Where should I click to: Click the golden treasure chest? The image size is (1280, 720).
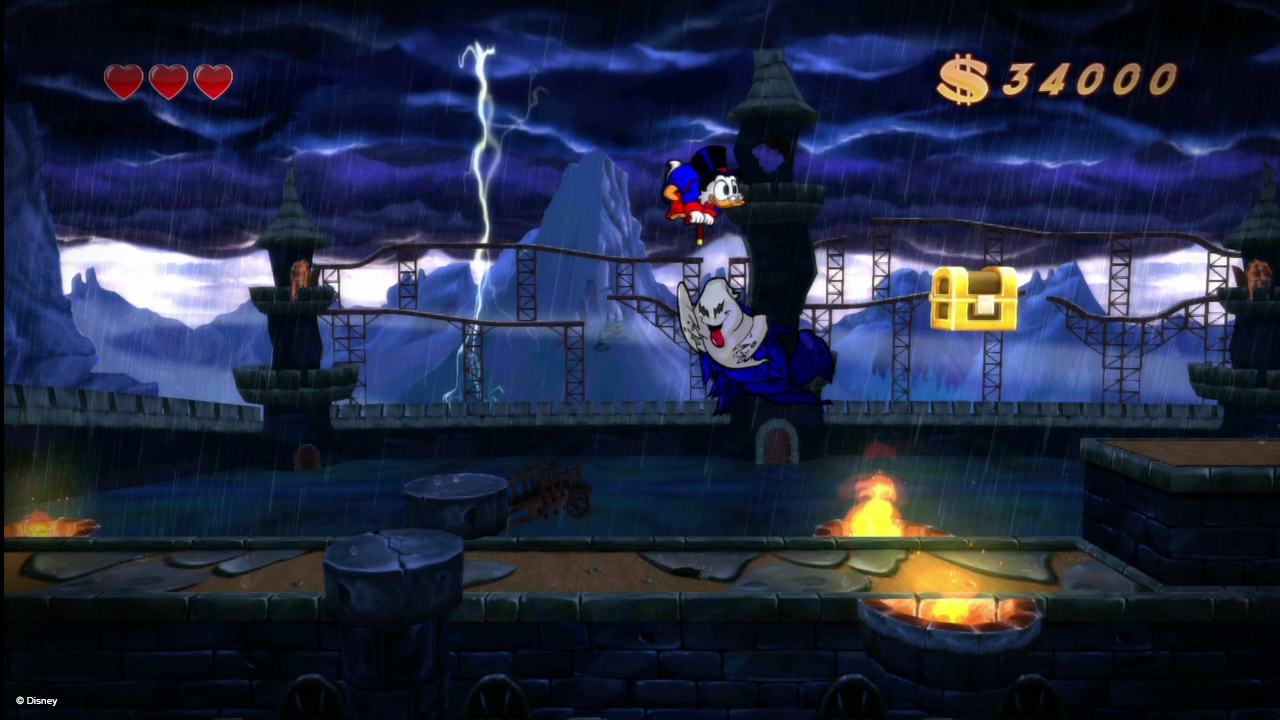tap(975, 297)
